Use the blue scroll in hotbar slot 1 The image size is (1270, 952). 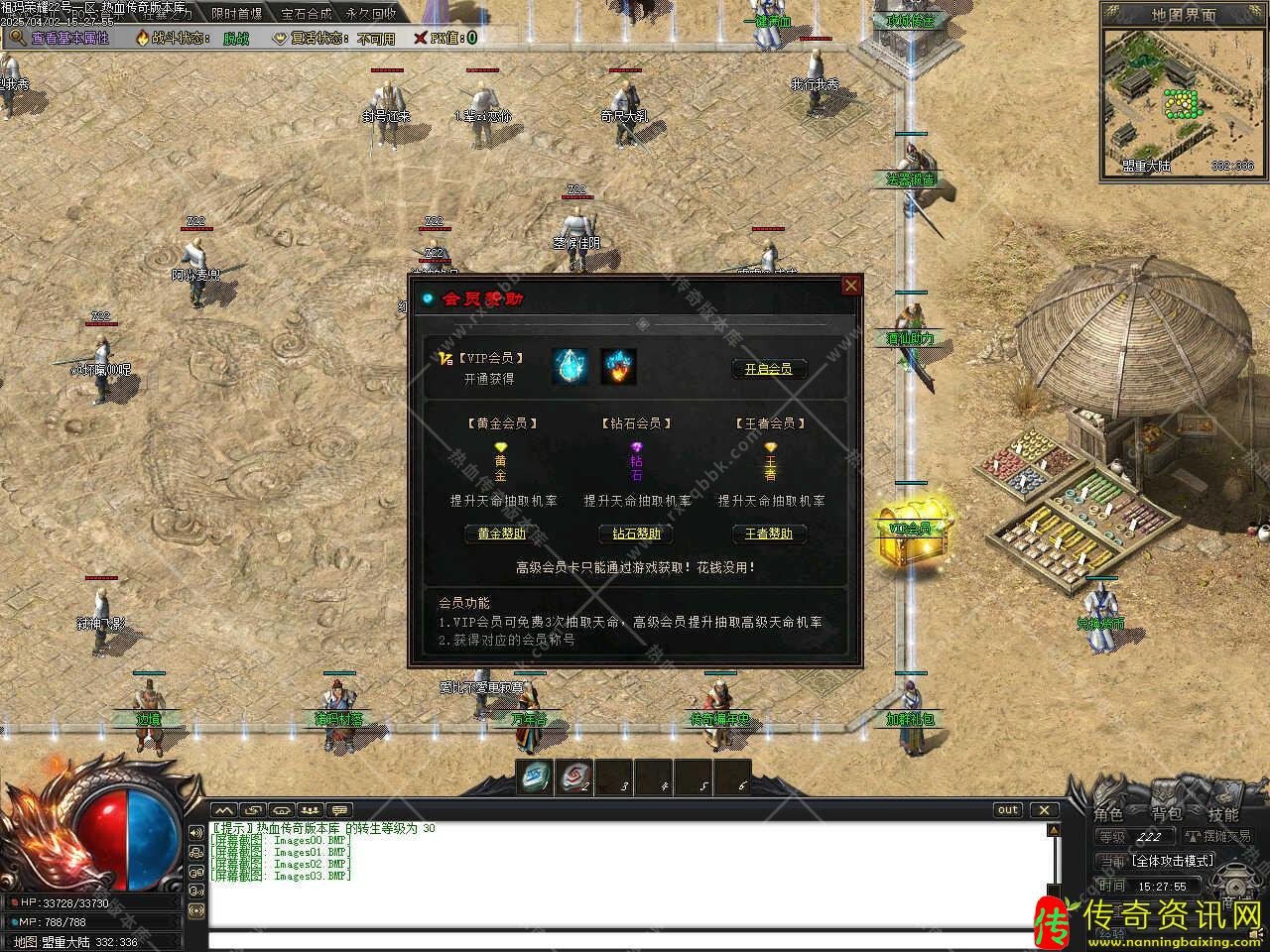coord(535,776)
